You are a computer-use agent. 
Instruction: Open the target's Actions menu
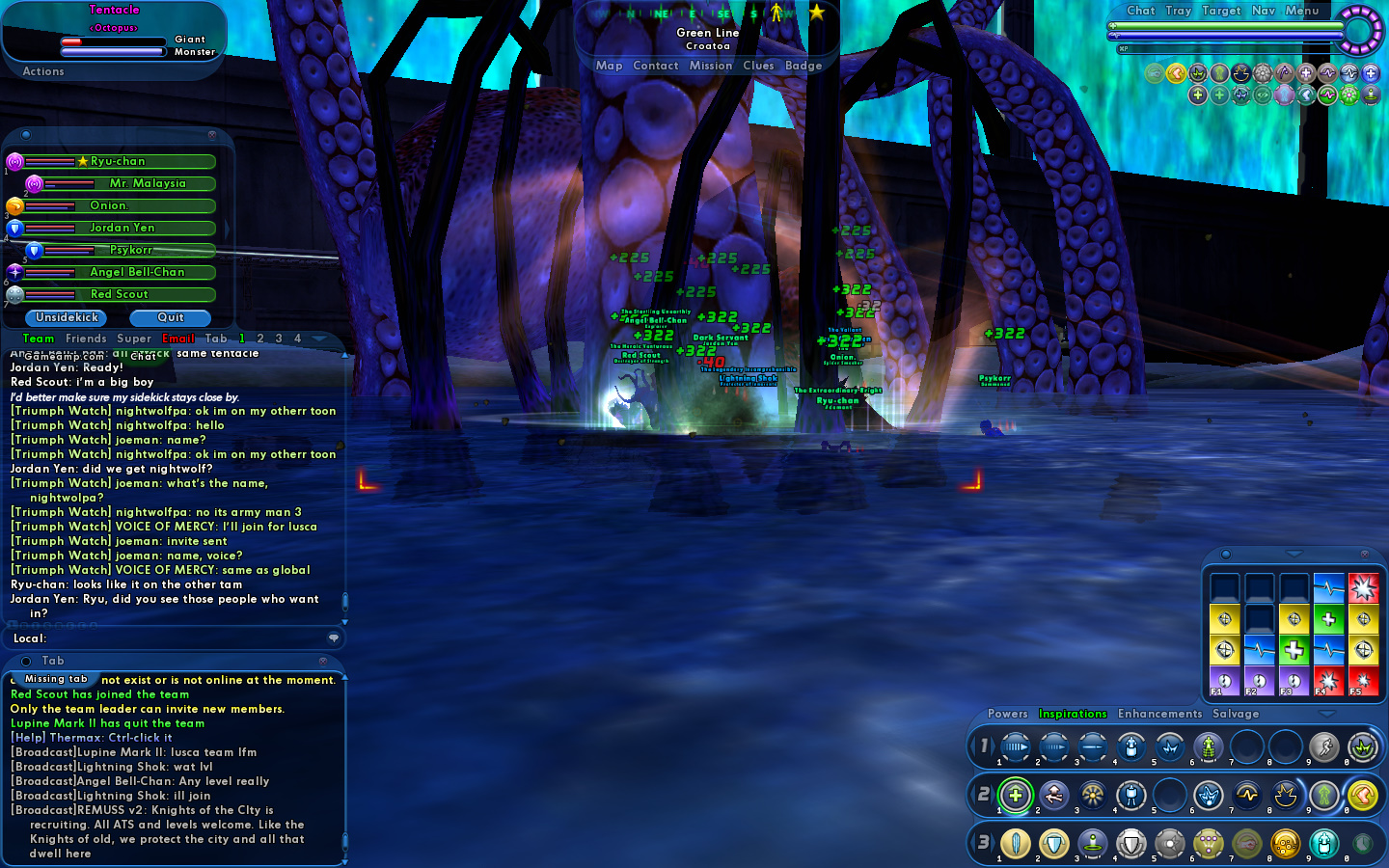43,71
